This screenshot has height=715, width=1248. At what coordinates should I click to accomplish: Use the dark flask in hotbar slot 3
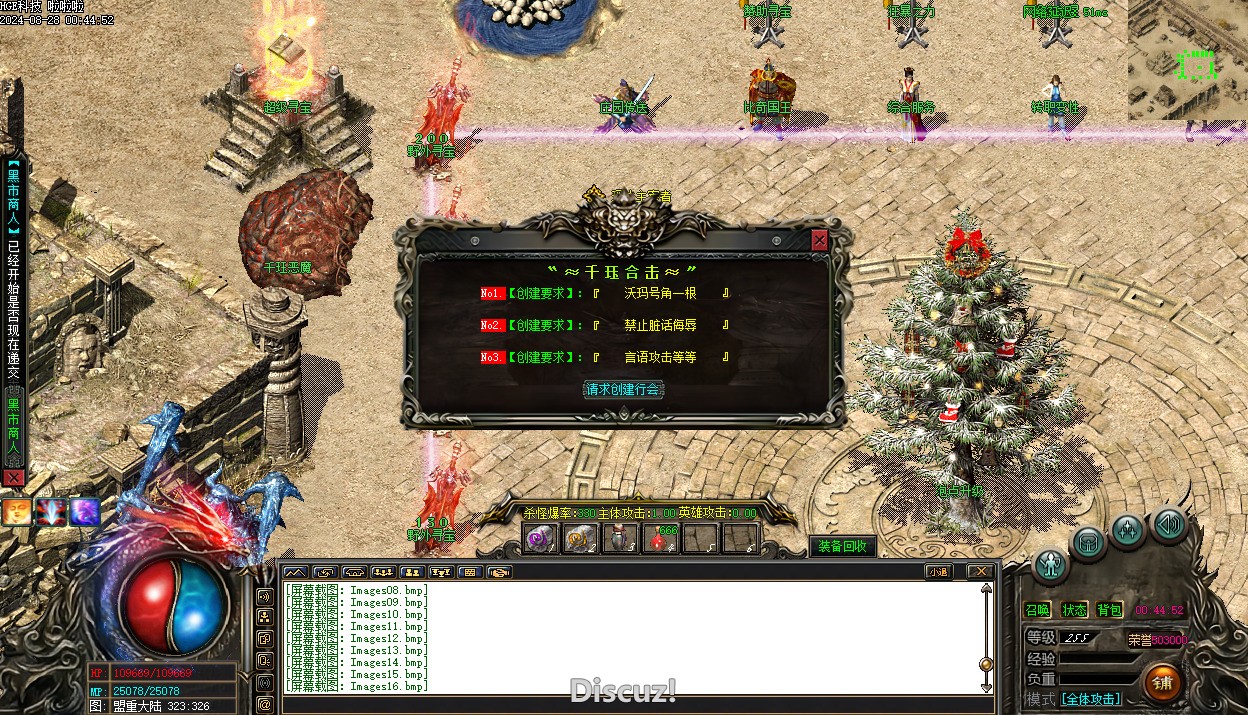coord(622,539)
